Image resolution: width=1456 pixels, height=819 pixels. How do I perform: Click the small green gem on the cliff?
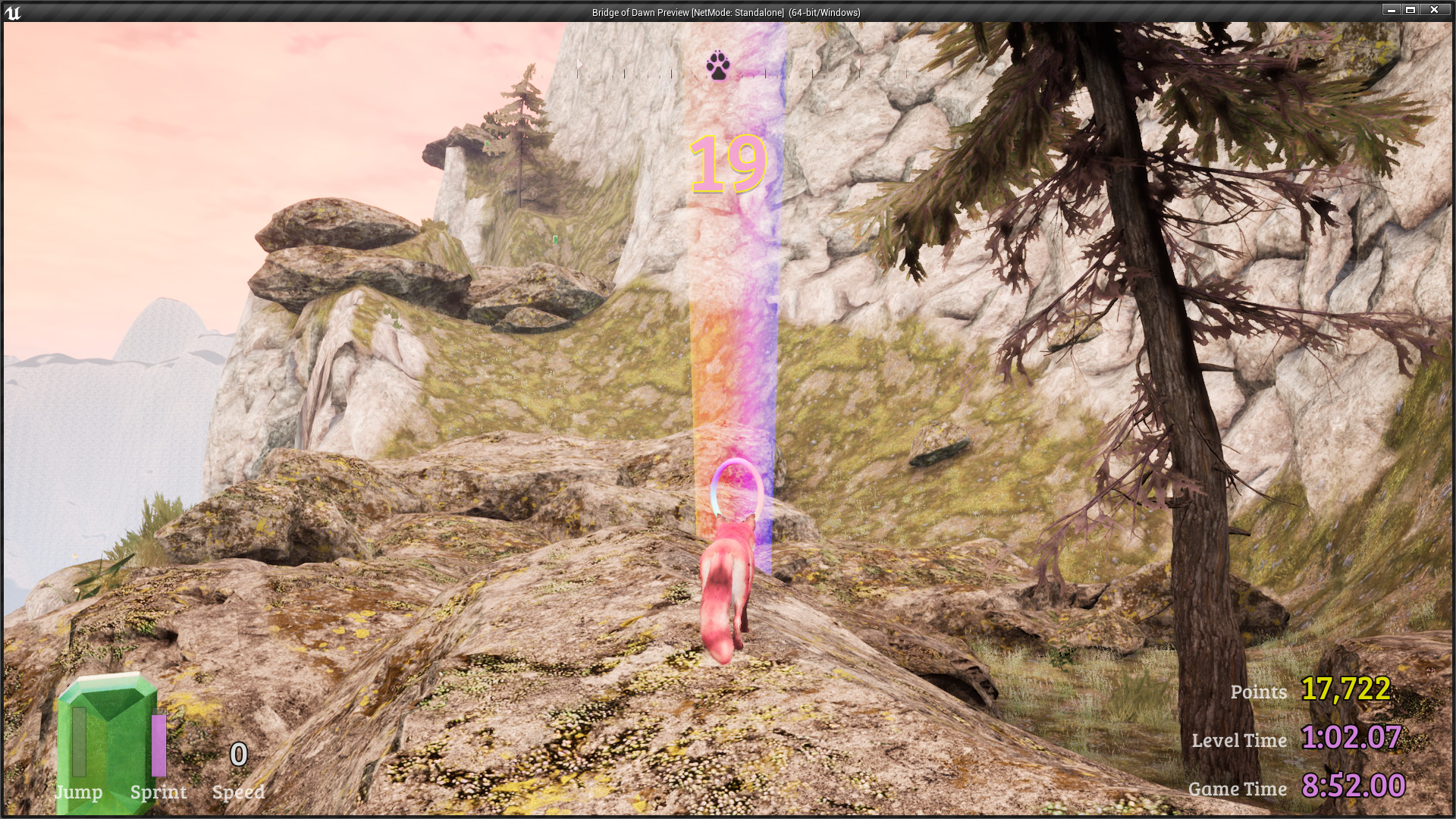coord(556,240)
